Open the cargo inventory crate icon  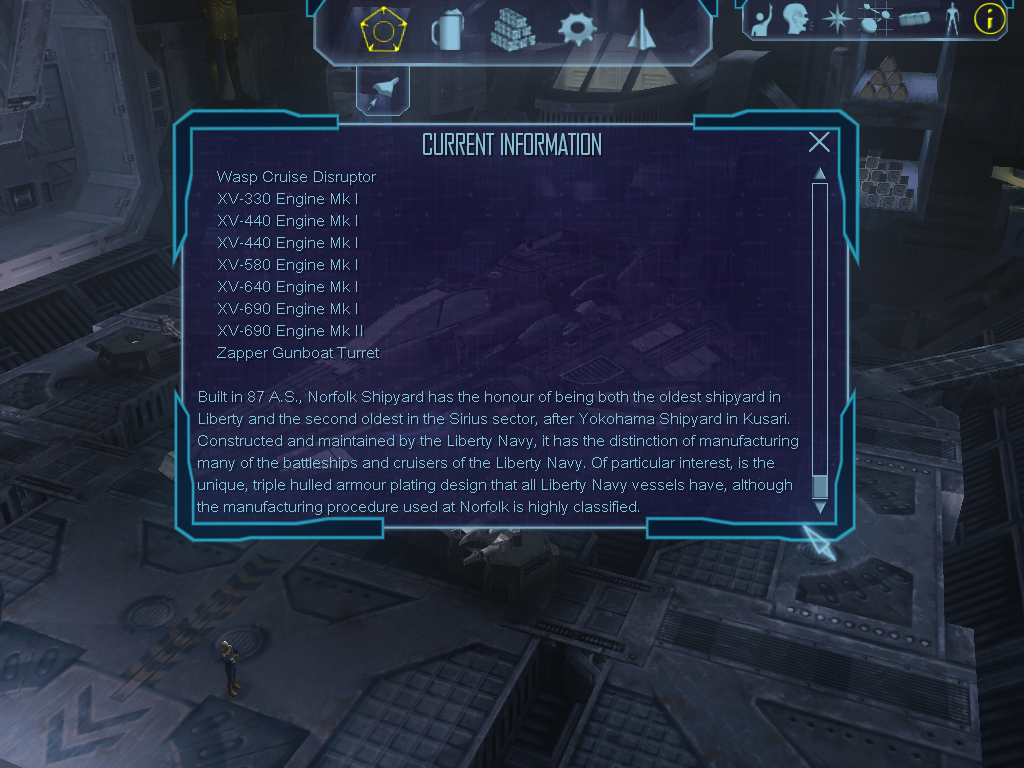(x=915, y=18)
